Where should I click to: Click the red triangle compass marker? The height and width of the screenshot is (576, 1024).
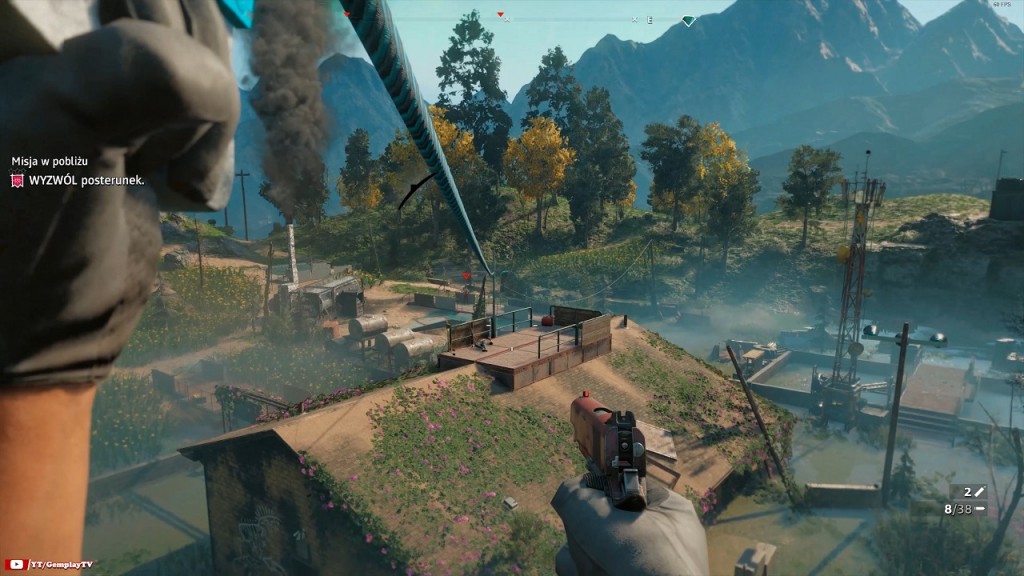pos(501,15)
